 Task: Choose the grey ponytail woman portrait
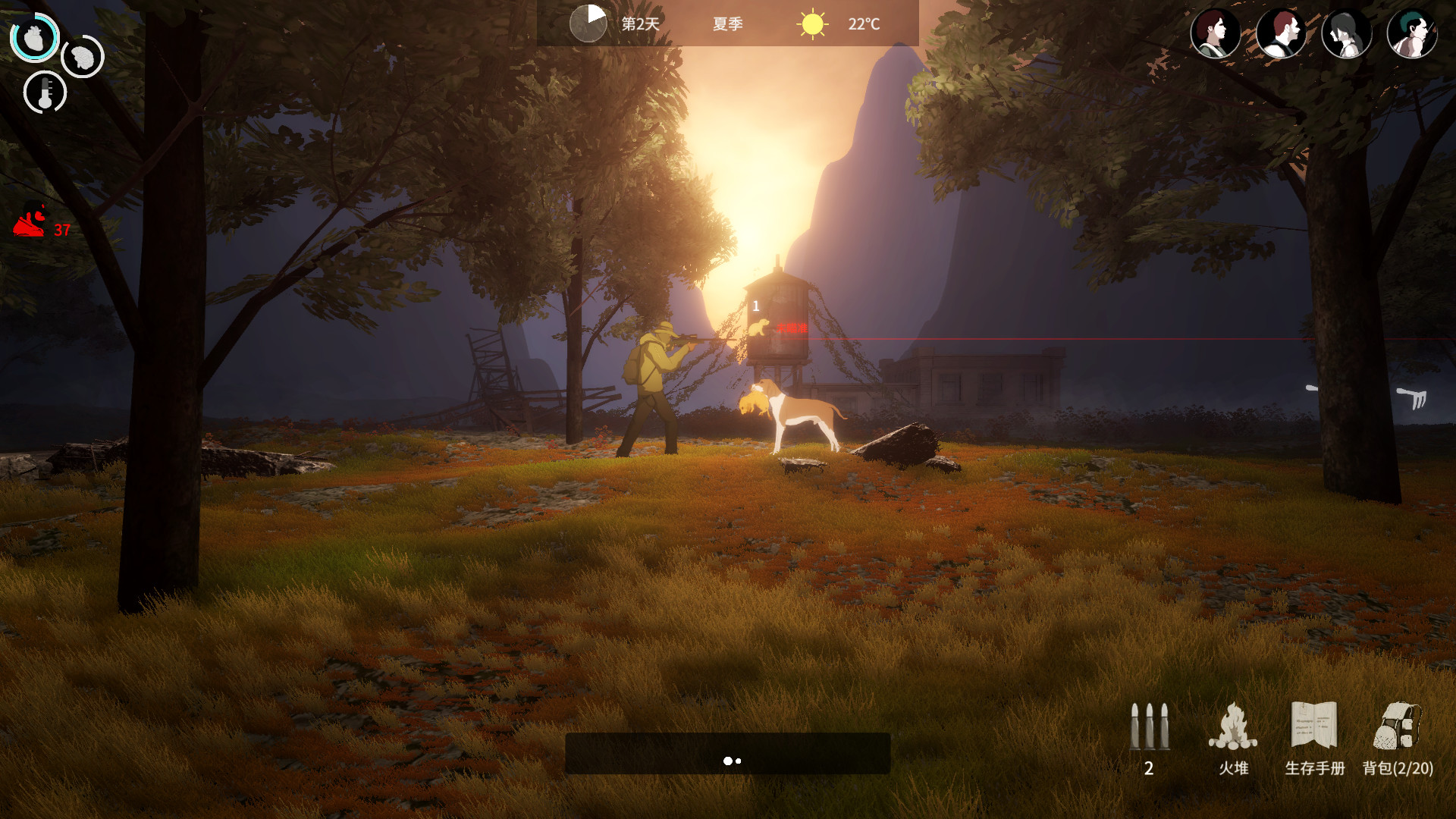click(x=1346, y=33)
